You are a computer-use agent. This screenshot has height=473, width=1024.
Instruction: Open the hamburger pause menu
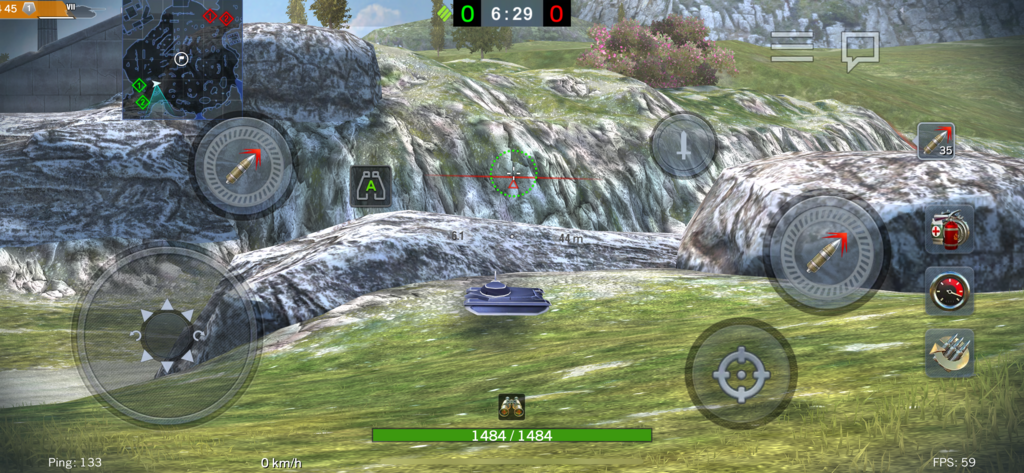791,47
